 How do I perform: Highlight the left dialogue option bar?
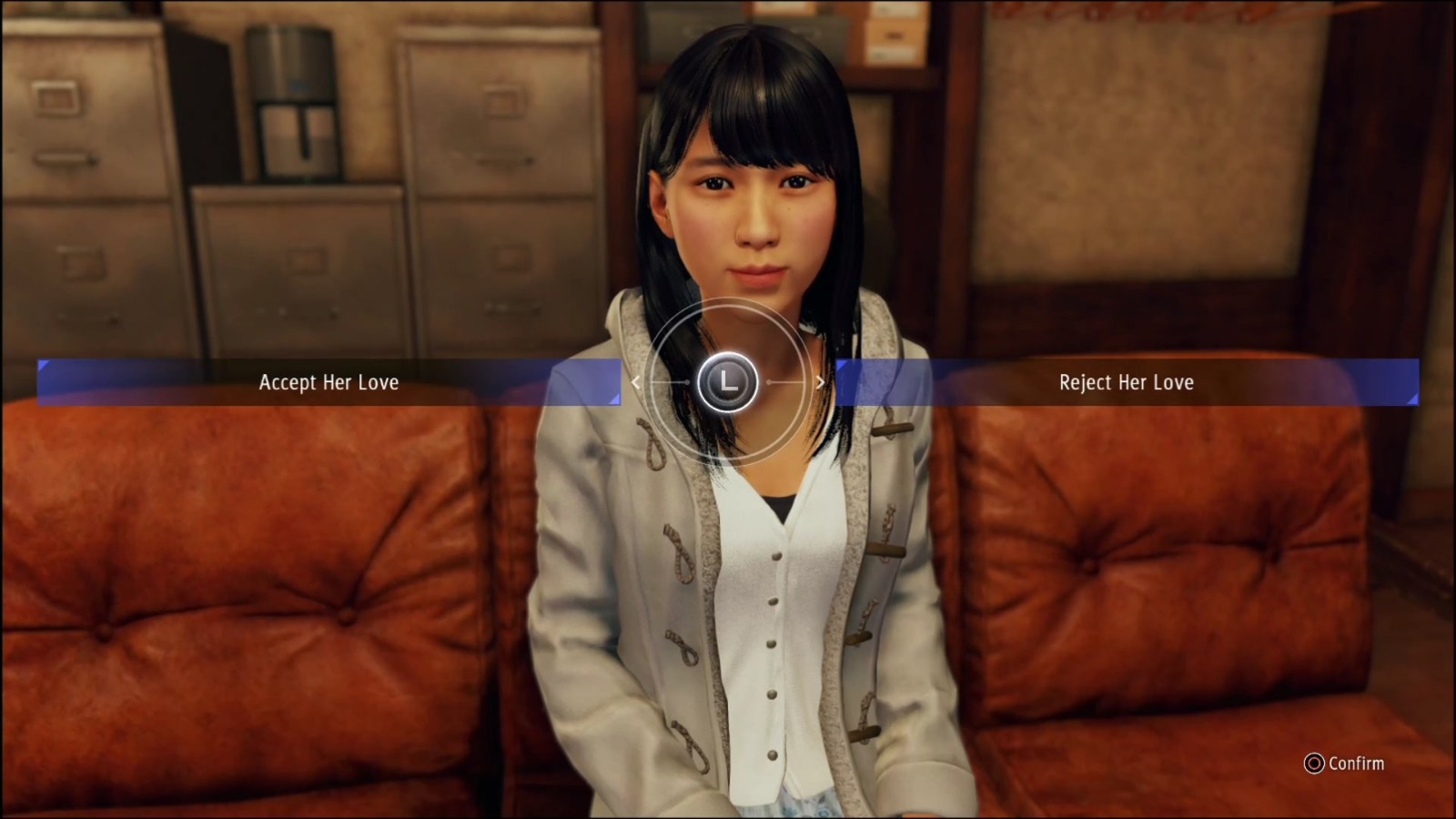329,382
